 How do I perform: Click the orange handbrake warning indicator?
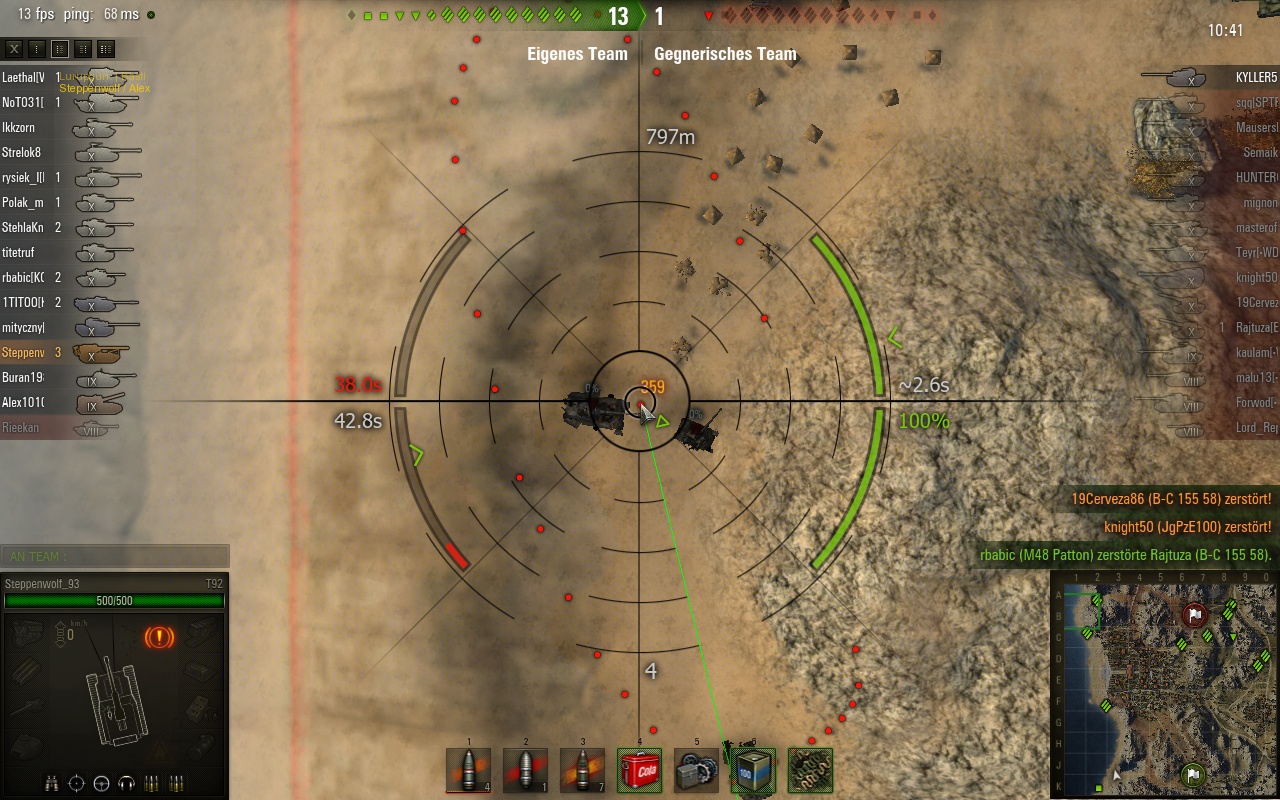(x=159, y=636)
